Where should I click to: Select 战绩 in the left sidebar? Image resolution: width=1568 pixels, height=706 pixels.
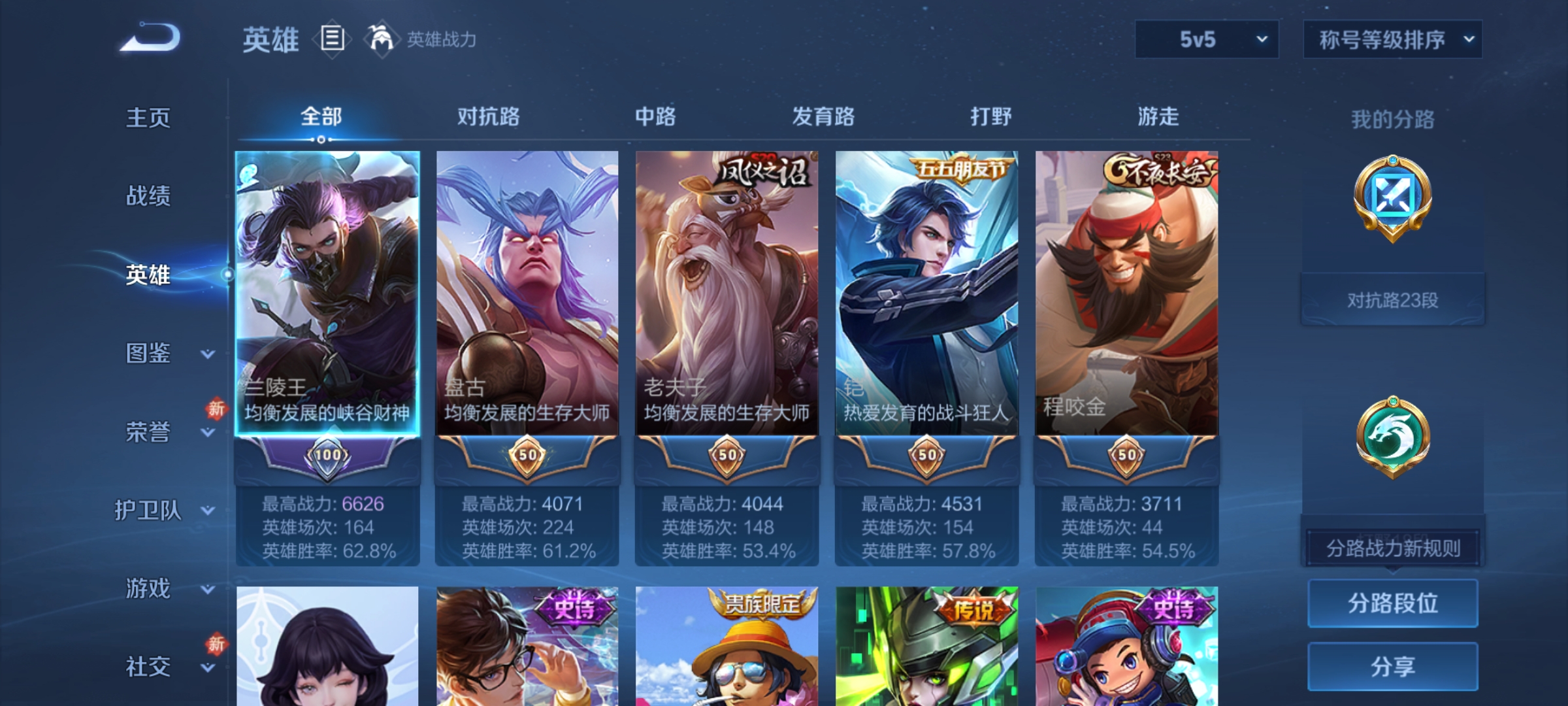tap(148, 197)
